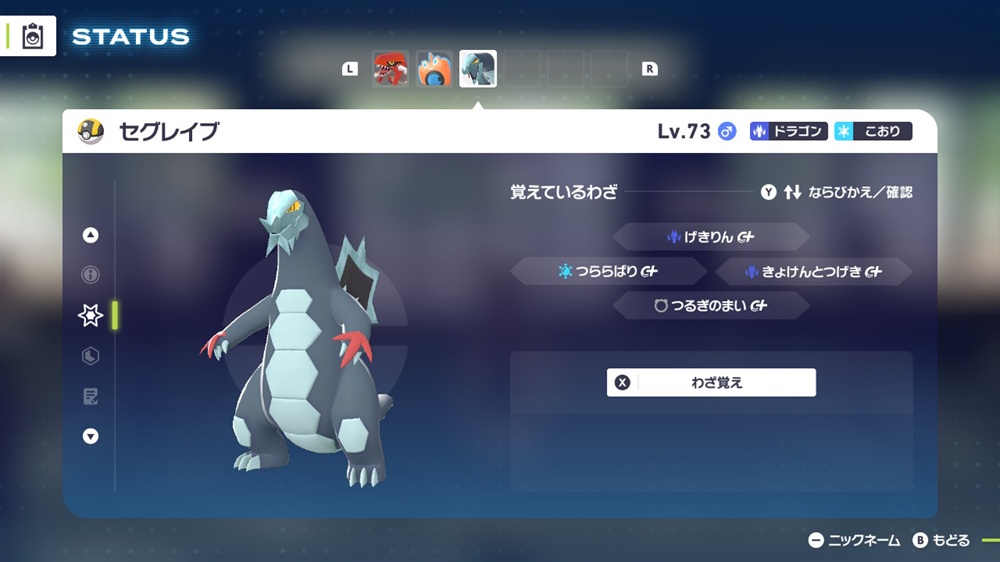This screenshot has height=562, width=1000.
Task: Select the Groudon party thumbnail
Action: 391,69
